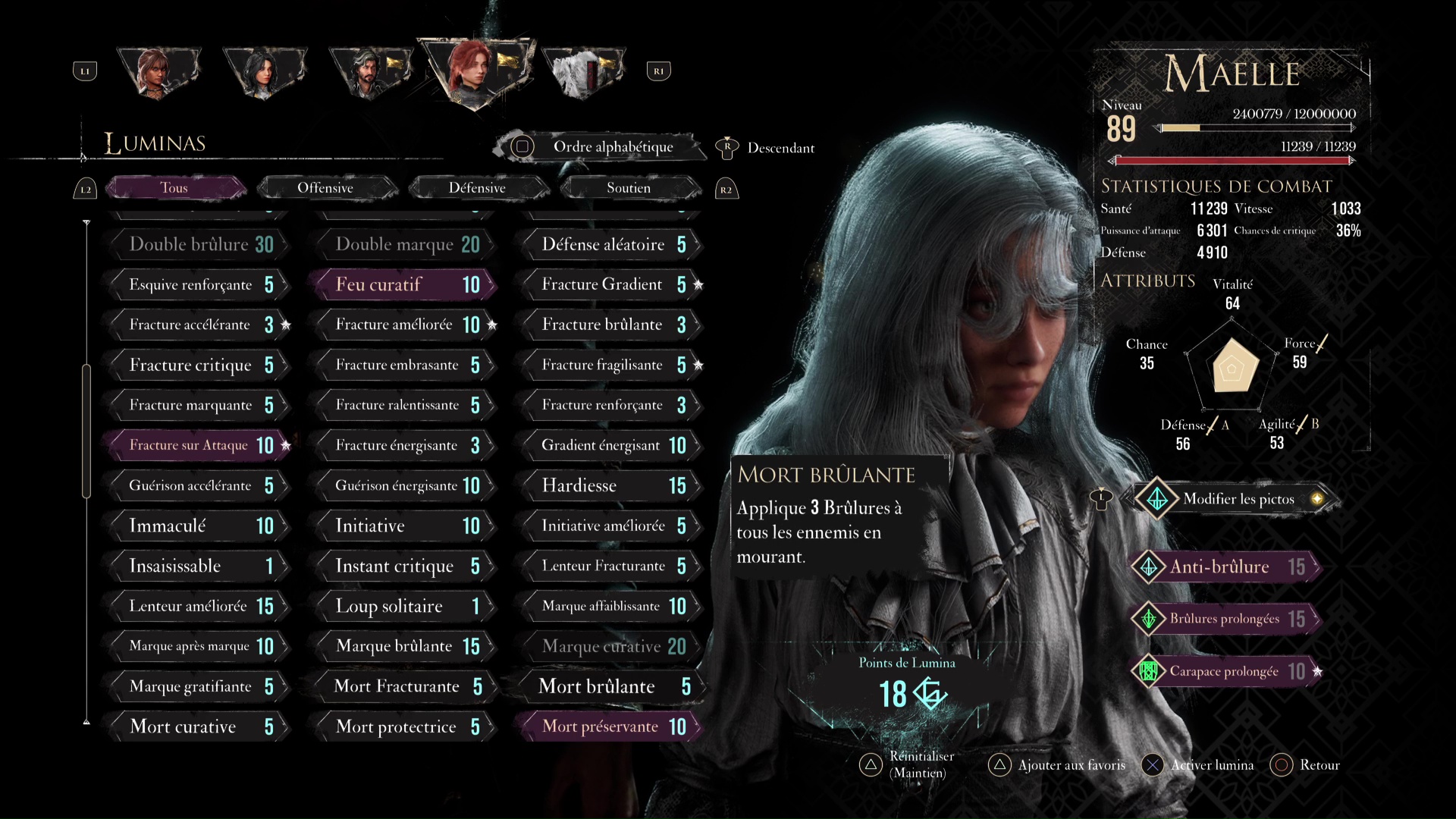The height and width of the screenshot is (819, 1456).
Task: Choose the Immaculé lumina
Action: [x=199, y=526]
